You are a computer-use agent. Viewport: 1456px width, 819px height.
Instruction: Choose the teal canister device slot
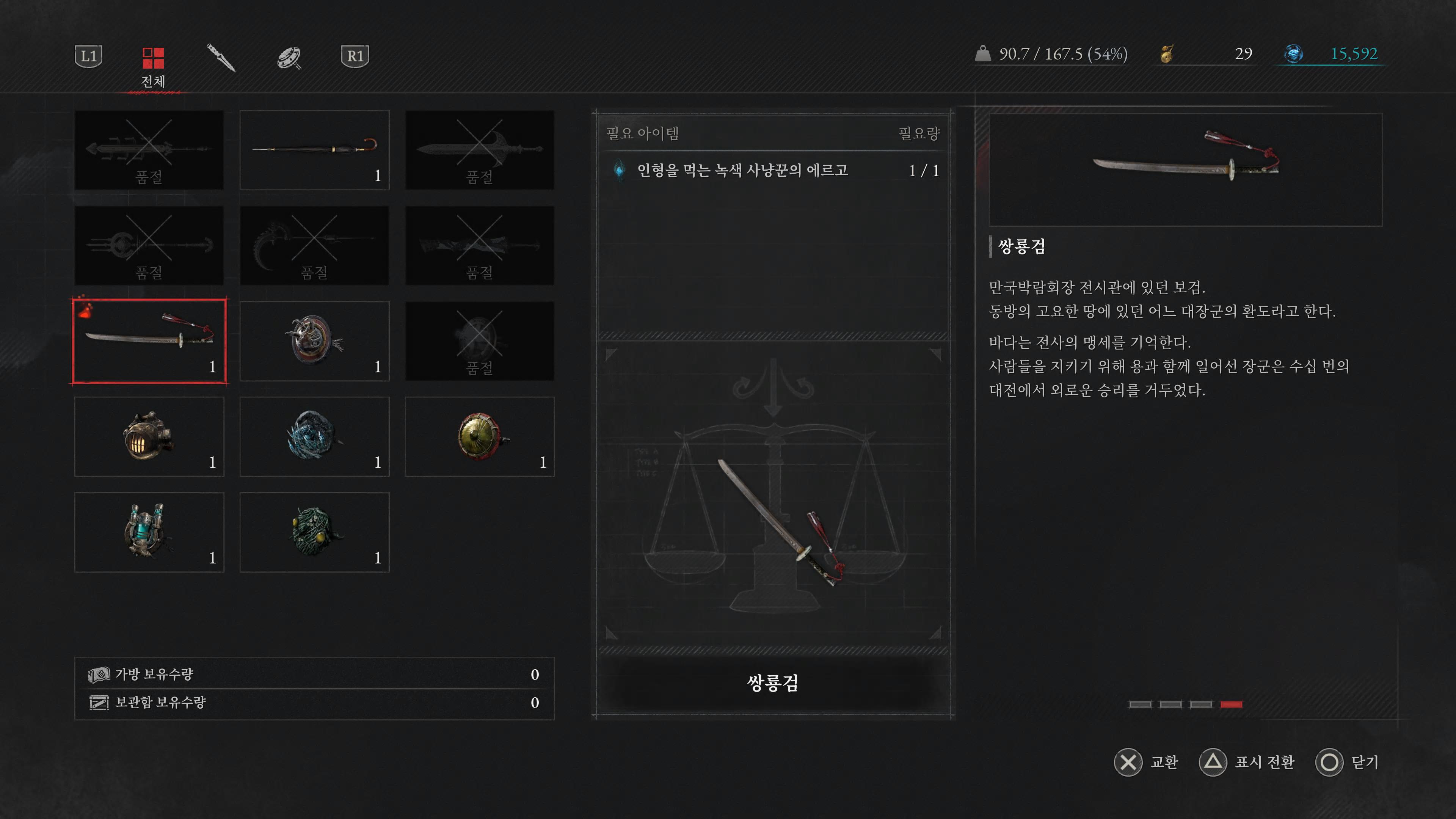pyautogui.click(x=149, y=532)
